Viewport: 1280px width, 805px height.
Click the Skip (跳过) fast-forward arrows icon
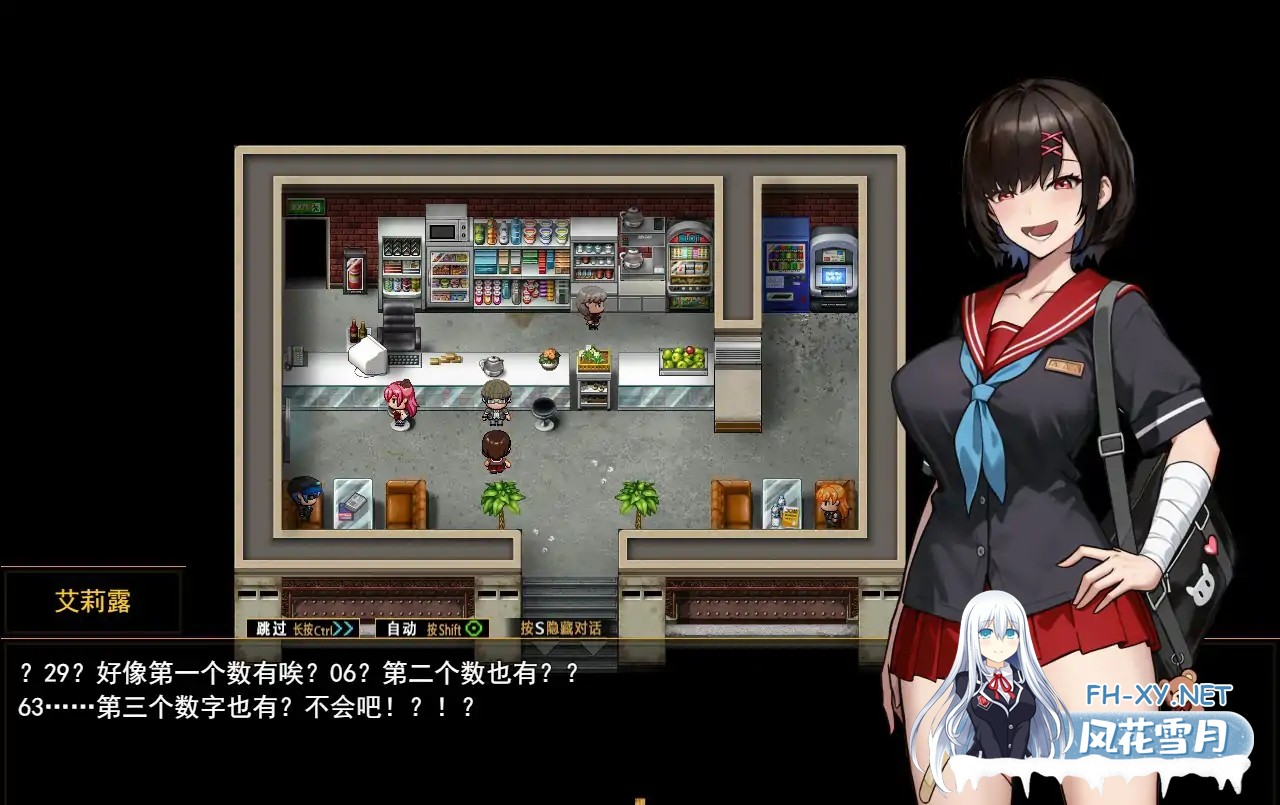click(343, 629)
